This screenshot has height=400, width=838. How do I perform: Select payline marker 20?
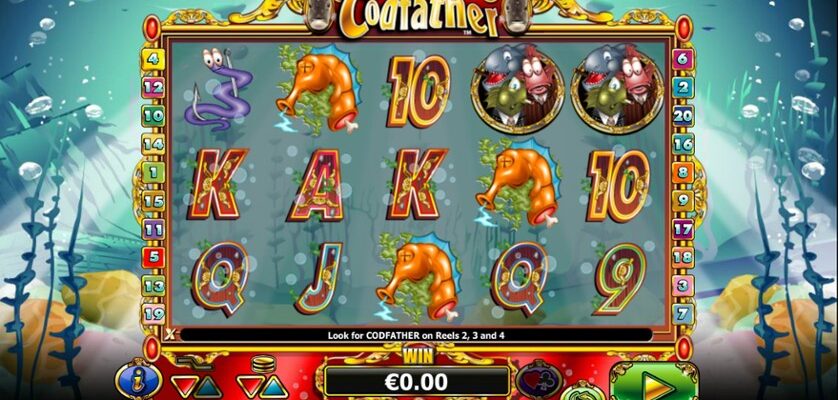point(683,115)
